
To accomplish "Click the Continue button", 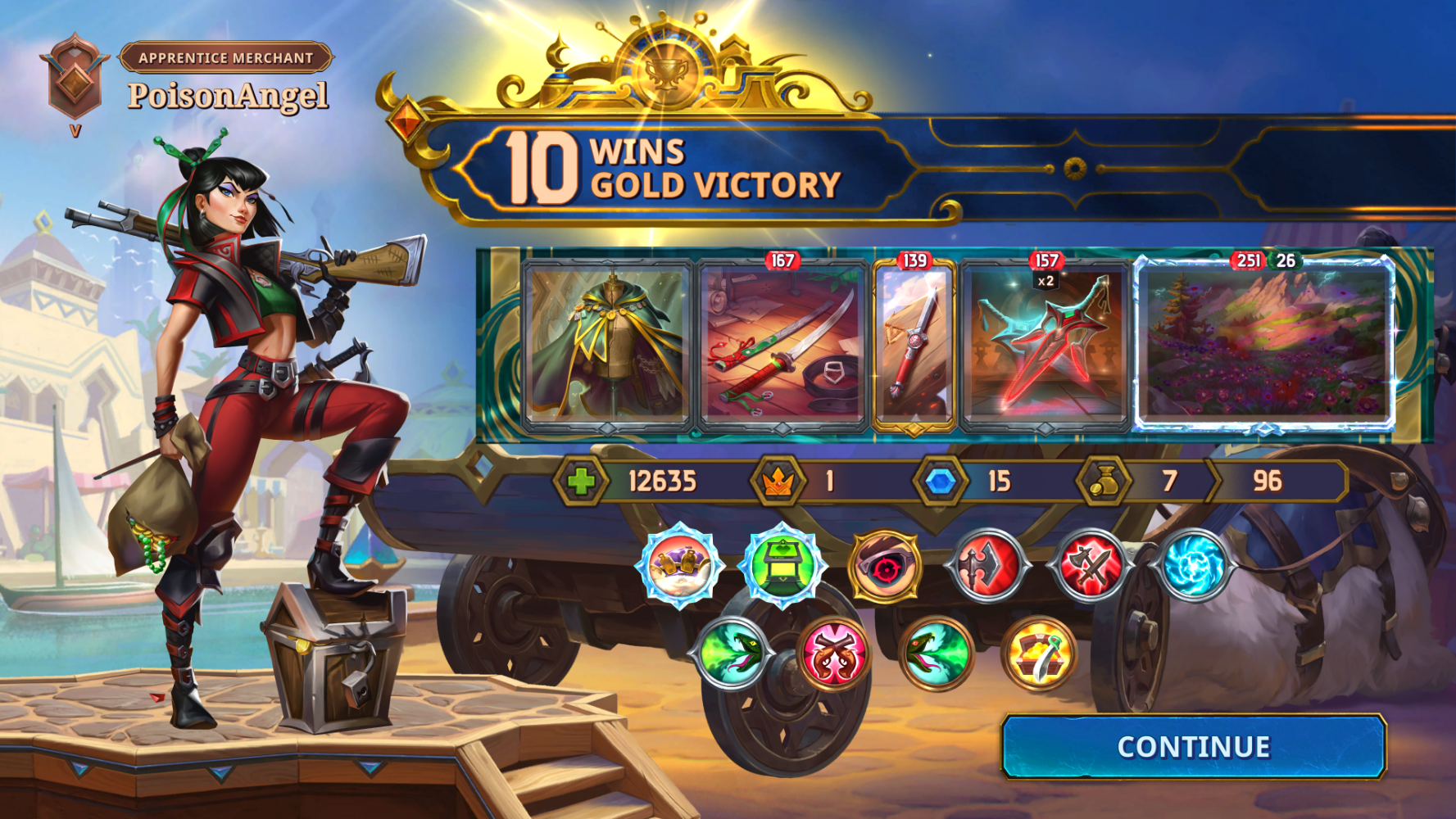I will click(x=1193, y=747).
